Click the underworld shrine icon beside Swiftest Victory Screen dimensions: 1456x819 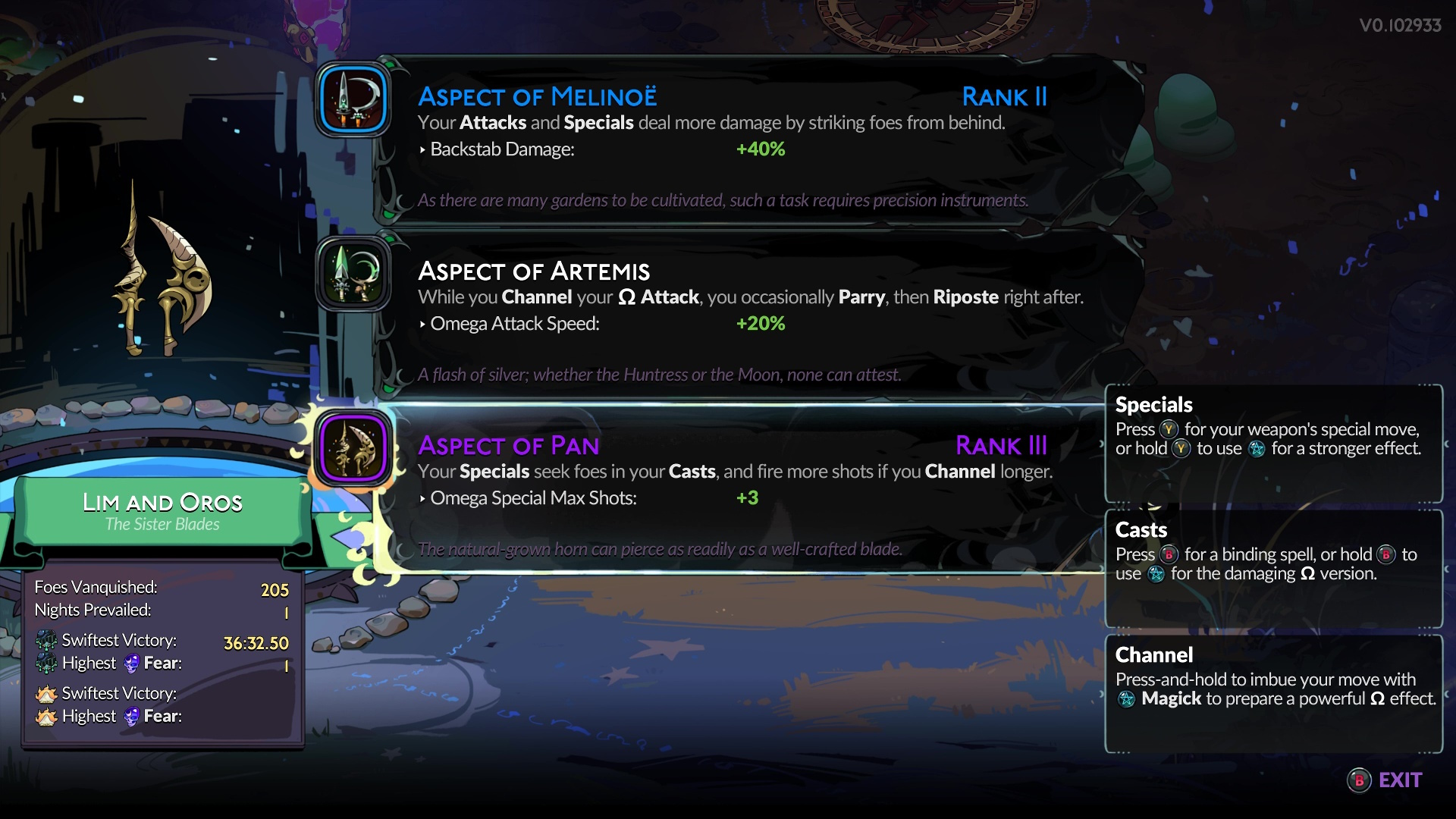(47, 642)
